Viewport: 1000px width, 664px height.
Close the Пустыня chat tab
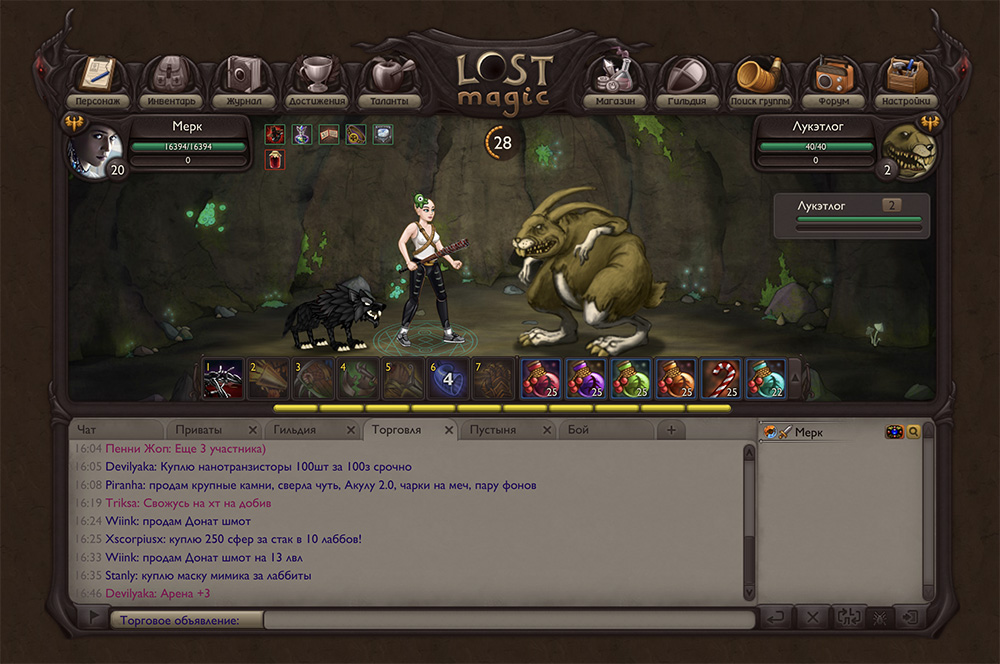(x=547, y=430)
